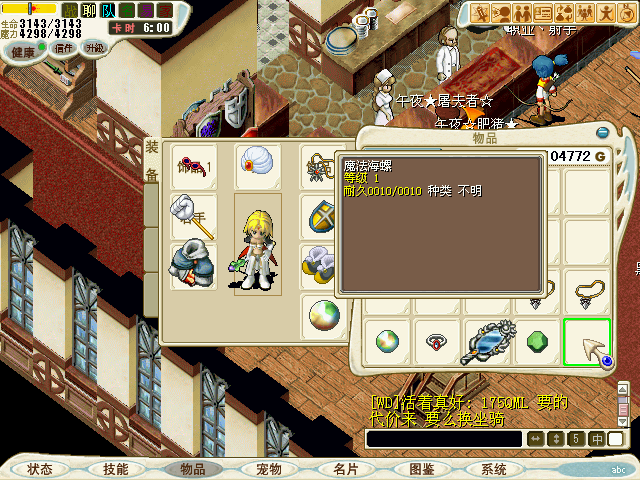Open the 系统 system menu
This screenshot has width=640, height=480.
[x=494, y=468]
